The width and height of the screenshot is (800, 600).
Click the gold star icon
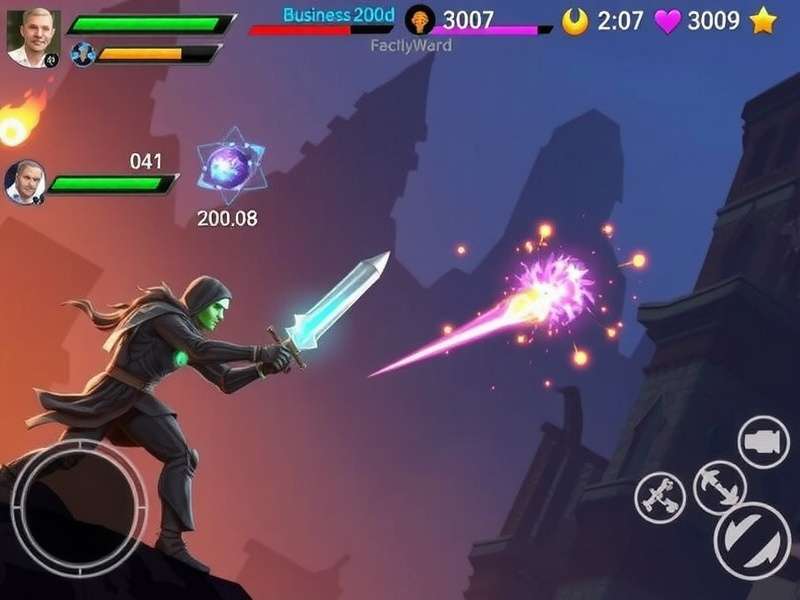(763, 21)
